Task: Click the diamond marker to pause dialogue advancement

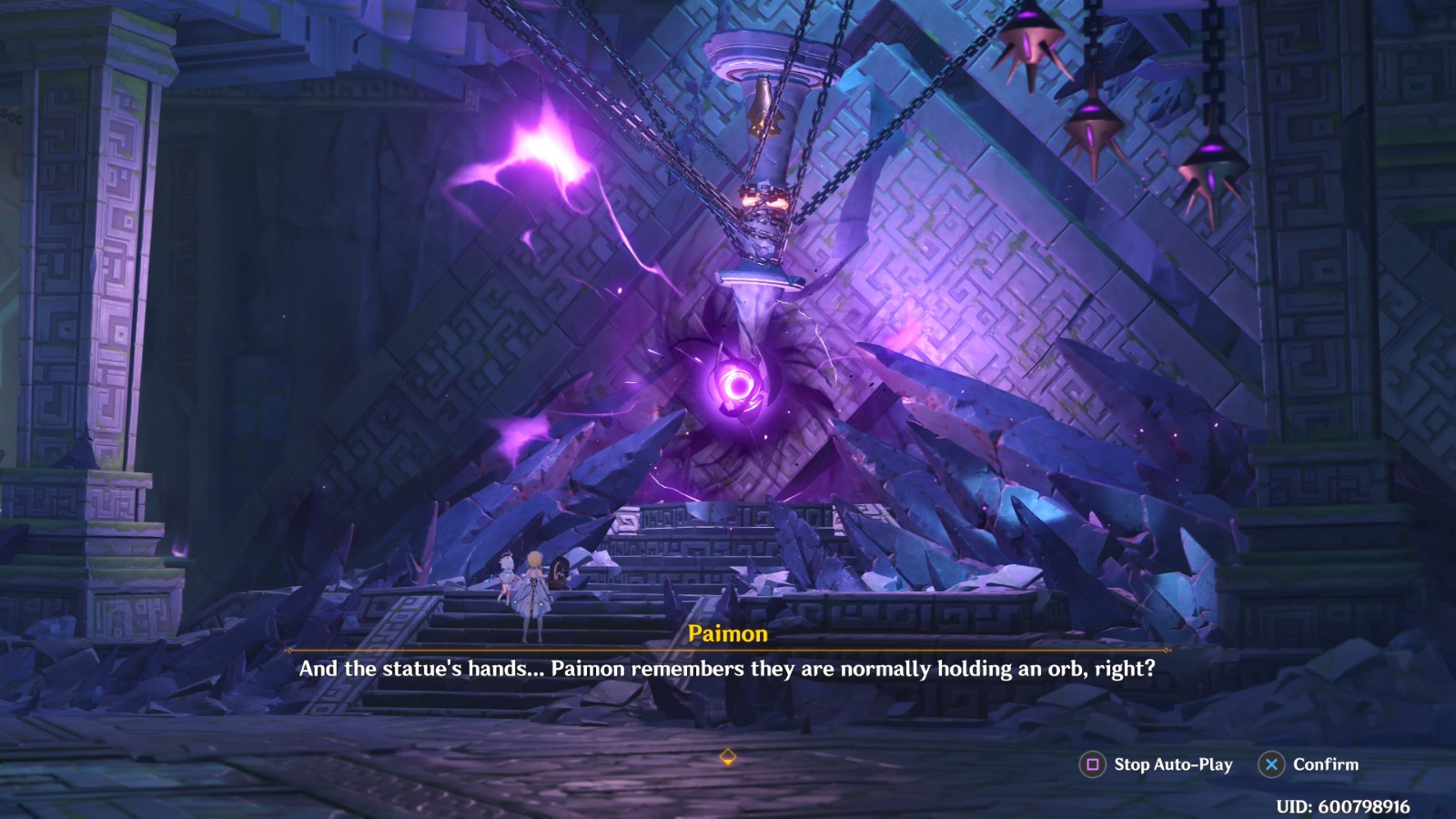Action: [x=728, y=754]
